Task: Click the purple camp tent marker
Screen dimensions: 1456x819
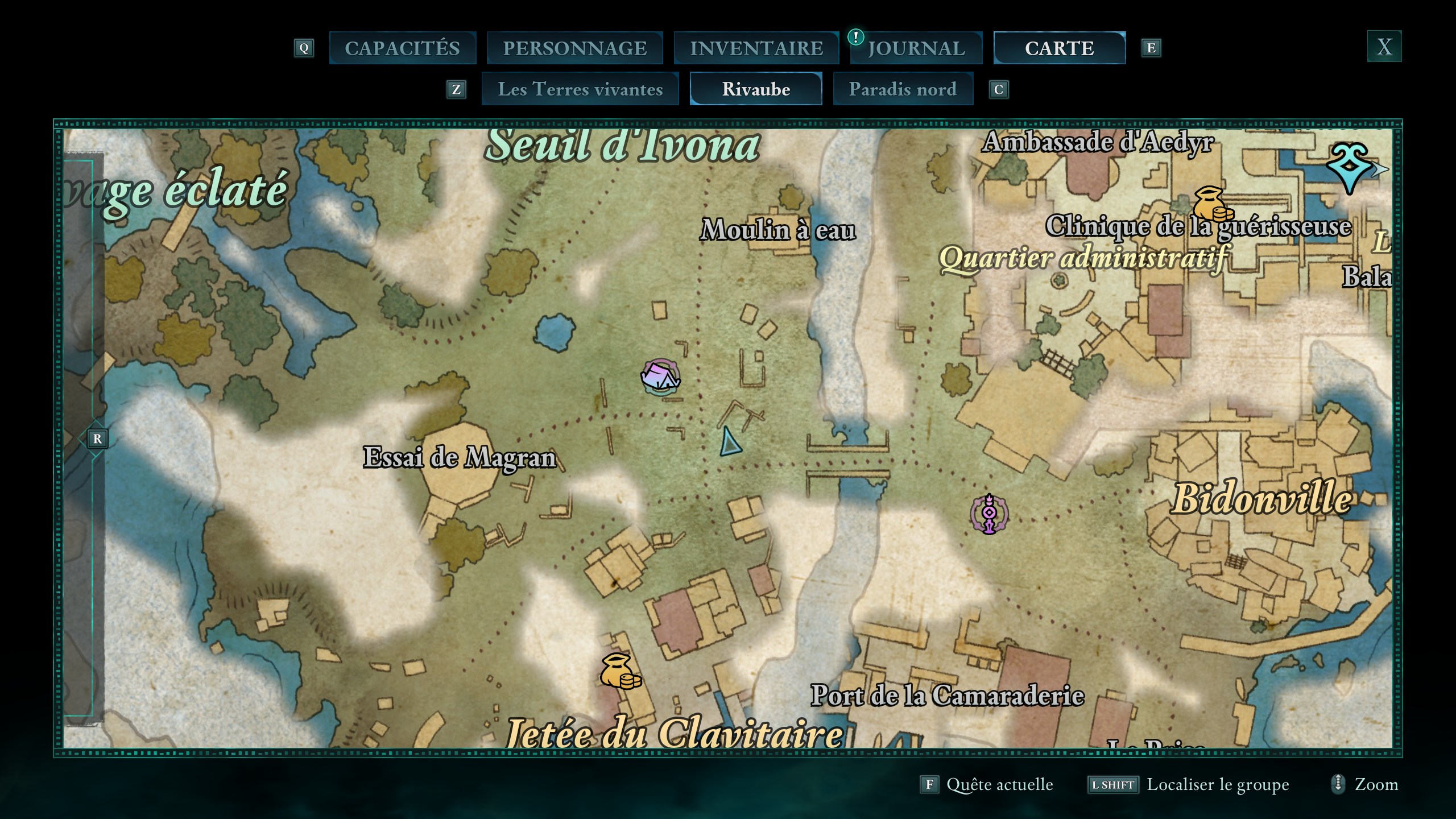Action: tap(660, 377)
